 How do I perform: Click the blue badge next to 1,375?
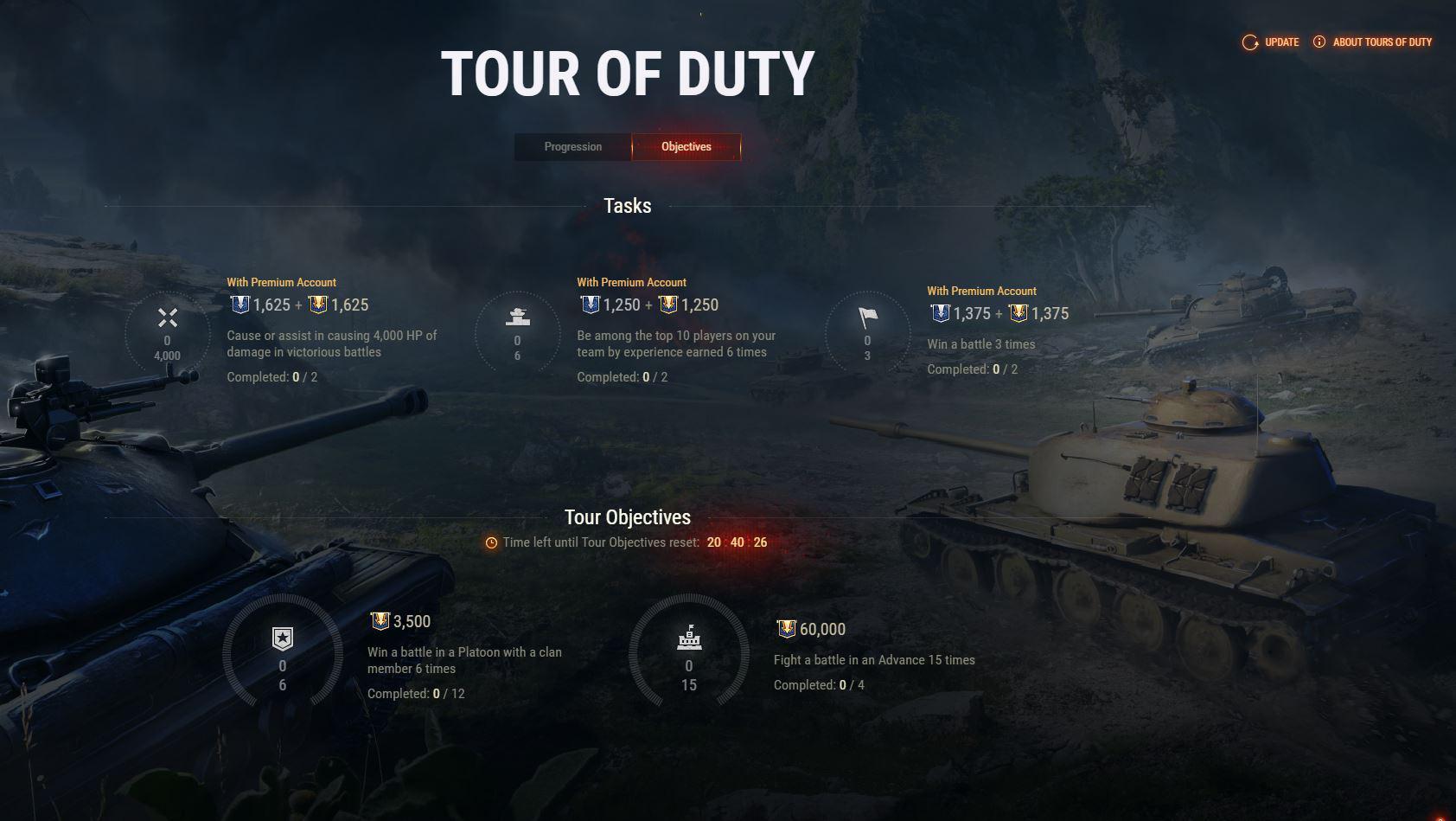[939, 313]
